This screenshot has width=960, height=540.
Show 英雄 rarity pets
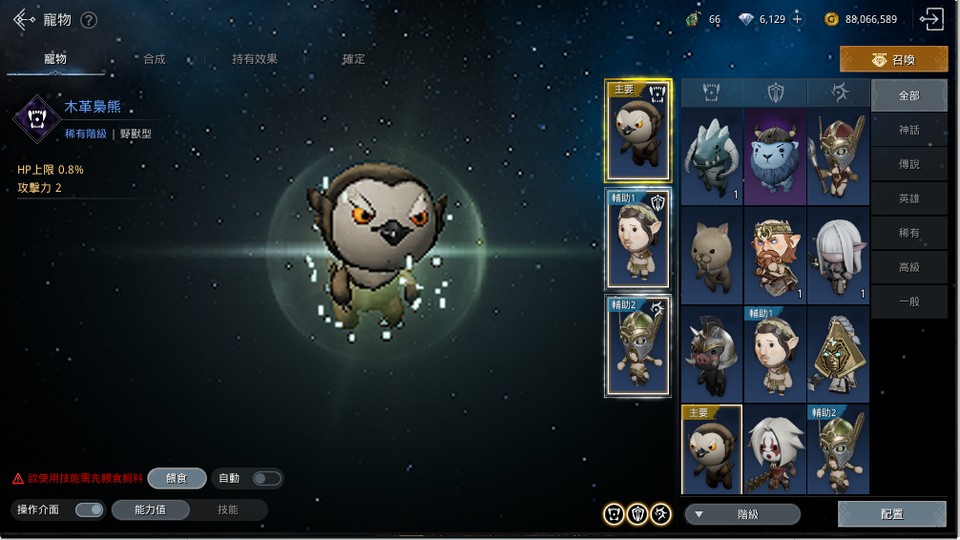909,198
